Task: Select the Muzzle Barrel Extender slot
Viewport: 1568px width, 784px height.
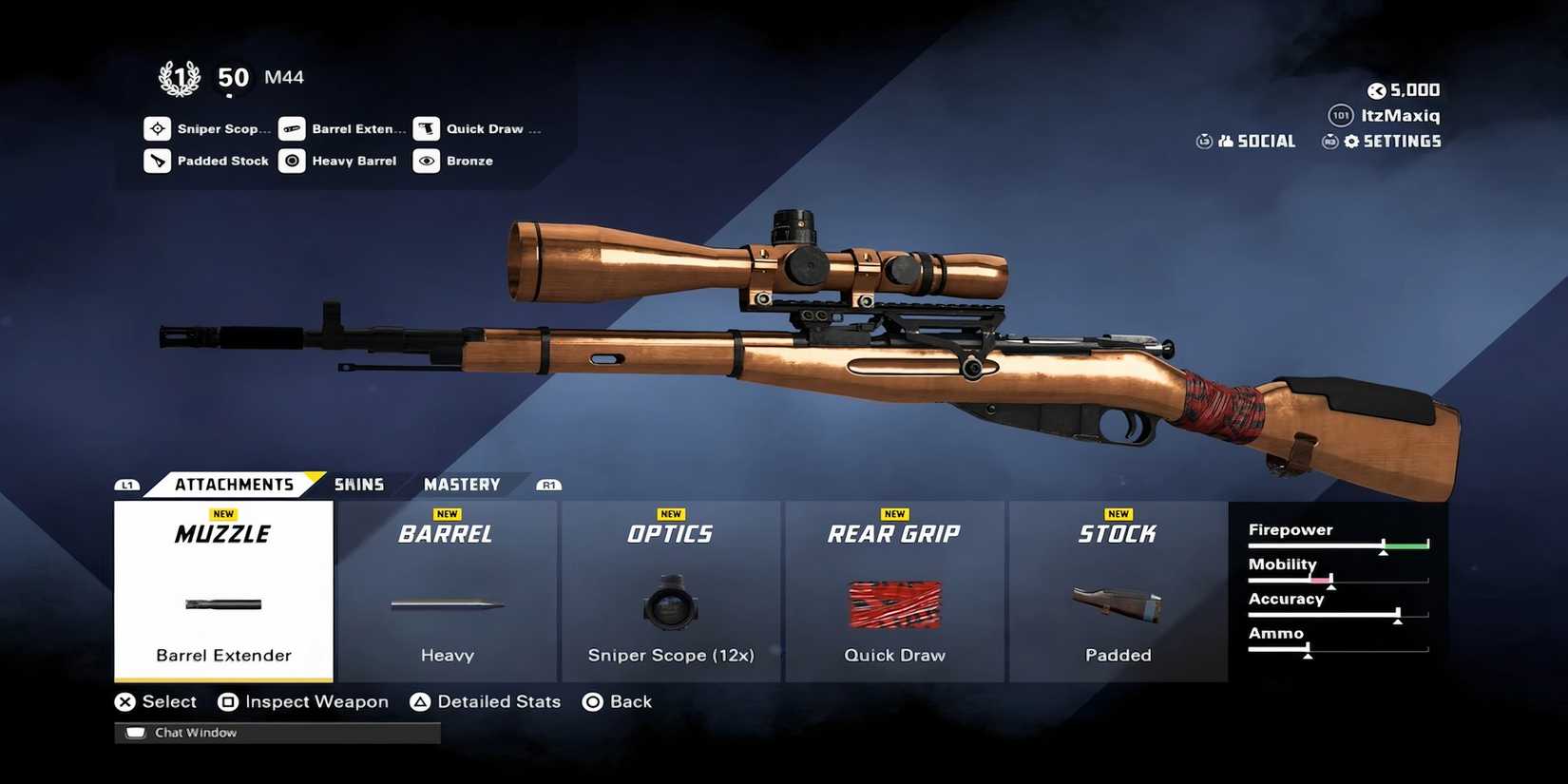Action: click(x=223, y=591)
